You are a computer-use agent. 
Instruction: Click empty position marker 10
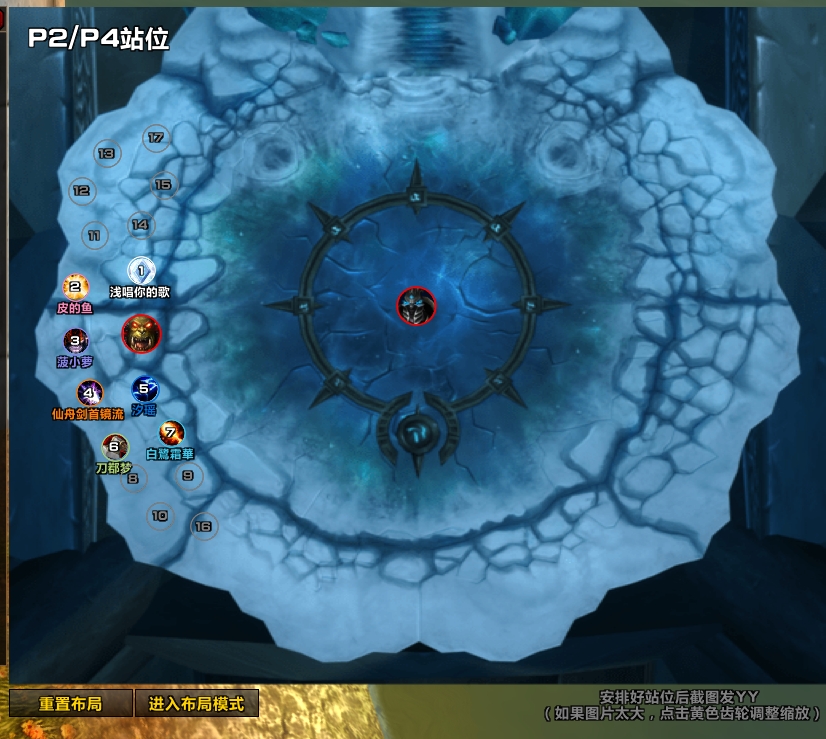[159, 516]
